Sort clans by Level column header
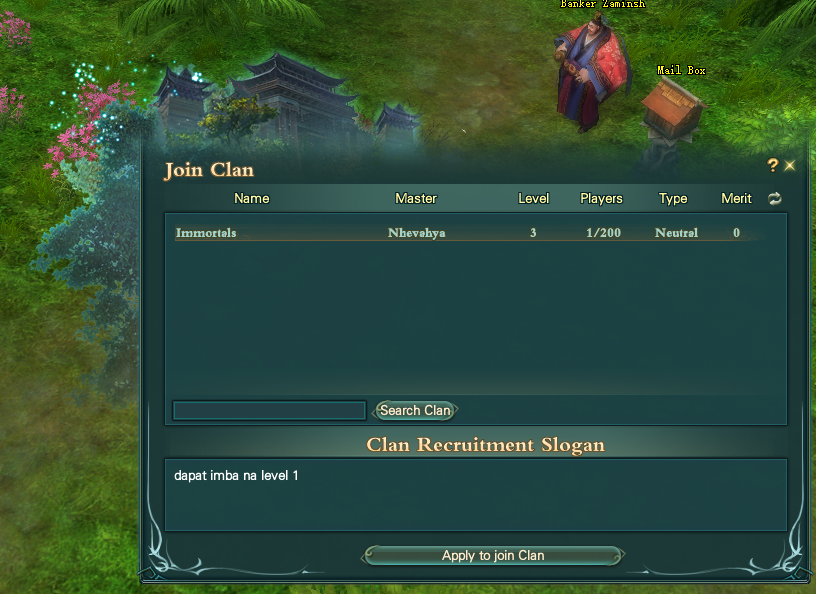The image size is (816, 594). pos(534,198)
